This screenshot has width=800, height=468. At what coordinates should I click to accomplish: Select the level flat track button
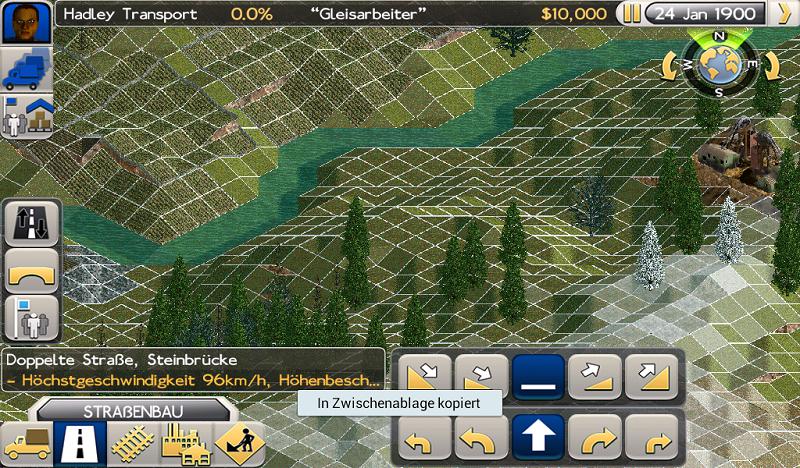[539, 379]
